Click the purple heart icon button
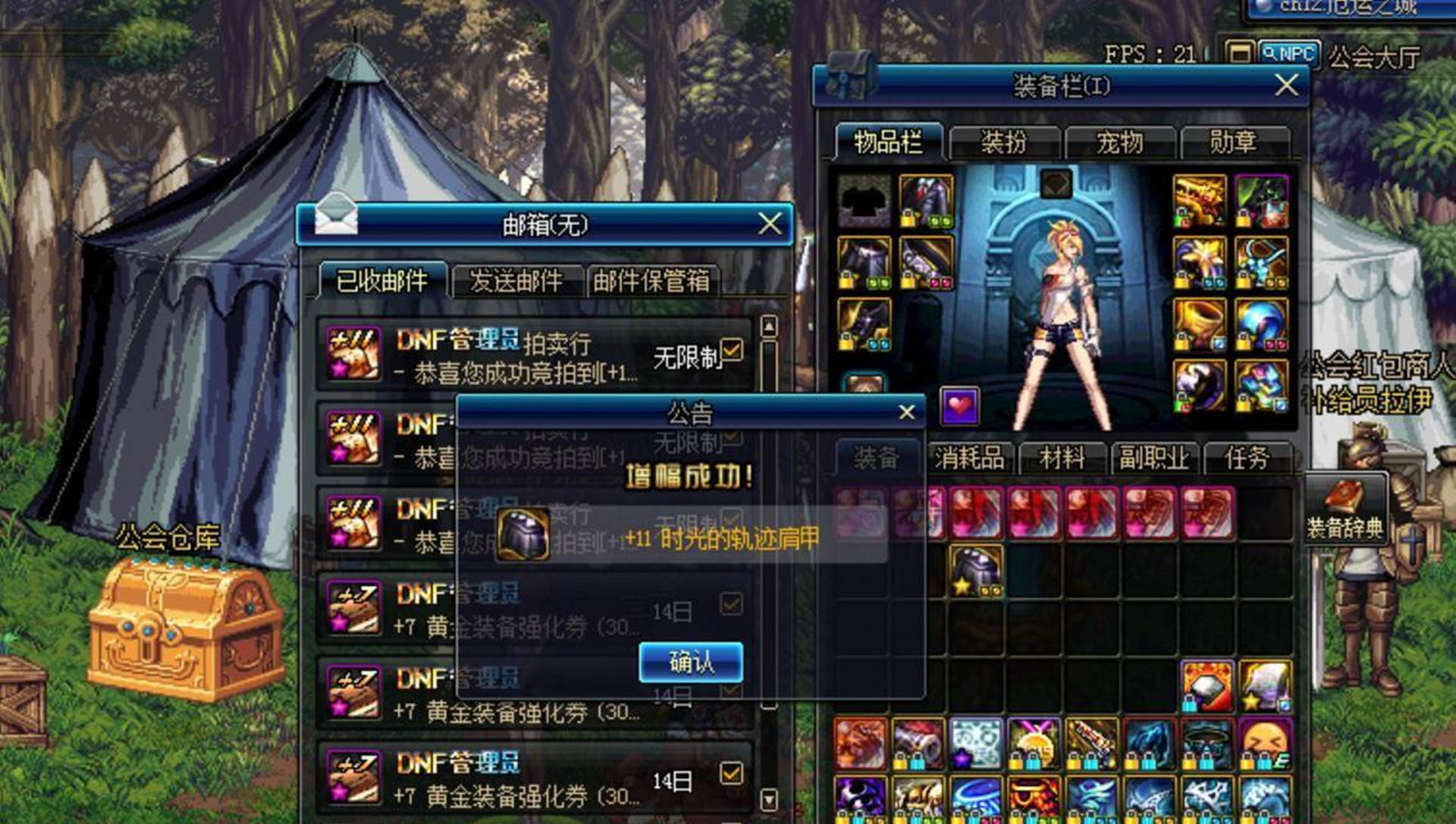The height and width of the screenshot is (824, 1456). [x=959, y=406]
